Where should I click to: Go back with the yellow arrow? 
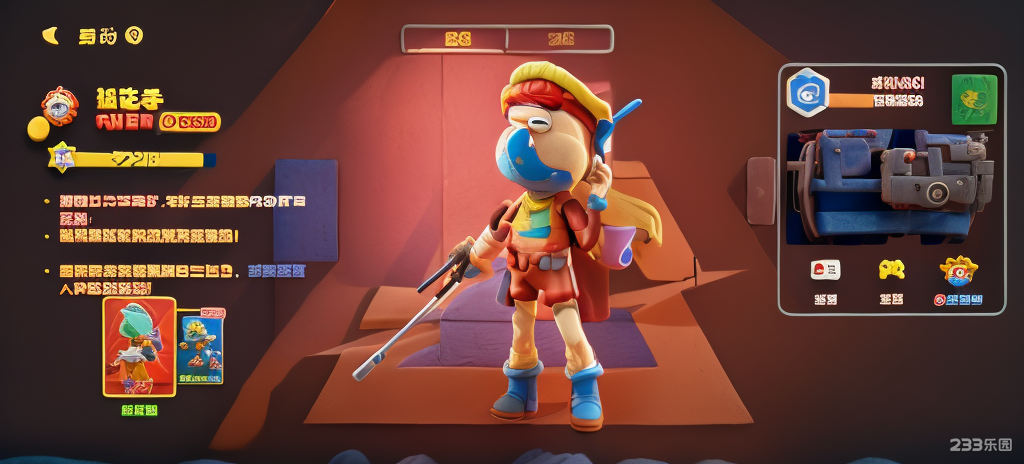tap(49, 36)
